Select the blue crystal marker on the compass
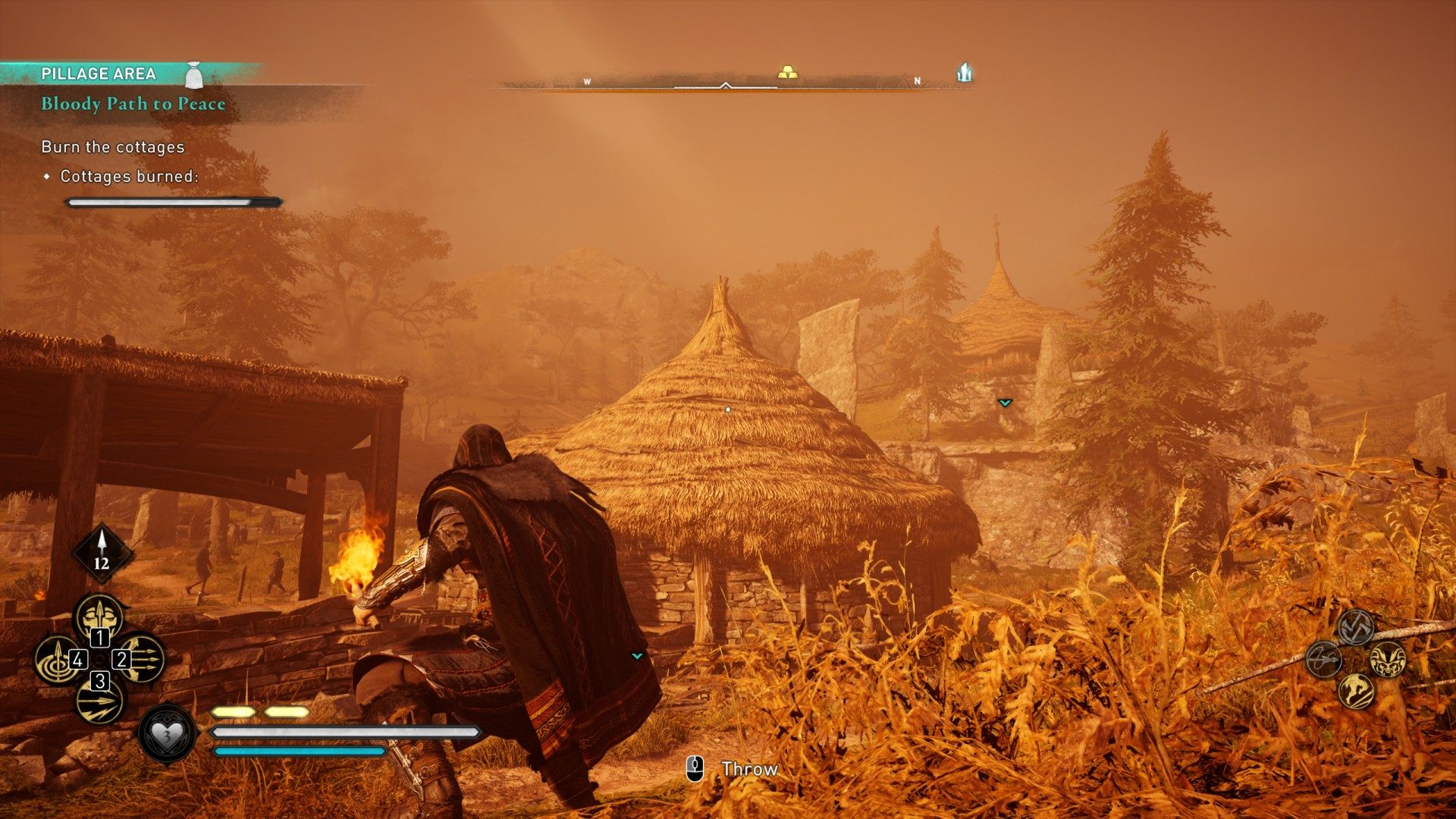This screenshot has width=1456, height=819. (x=964, y=73)
